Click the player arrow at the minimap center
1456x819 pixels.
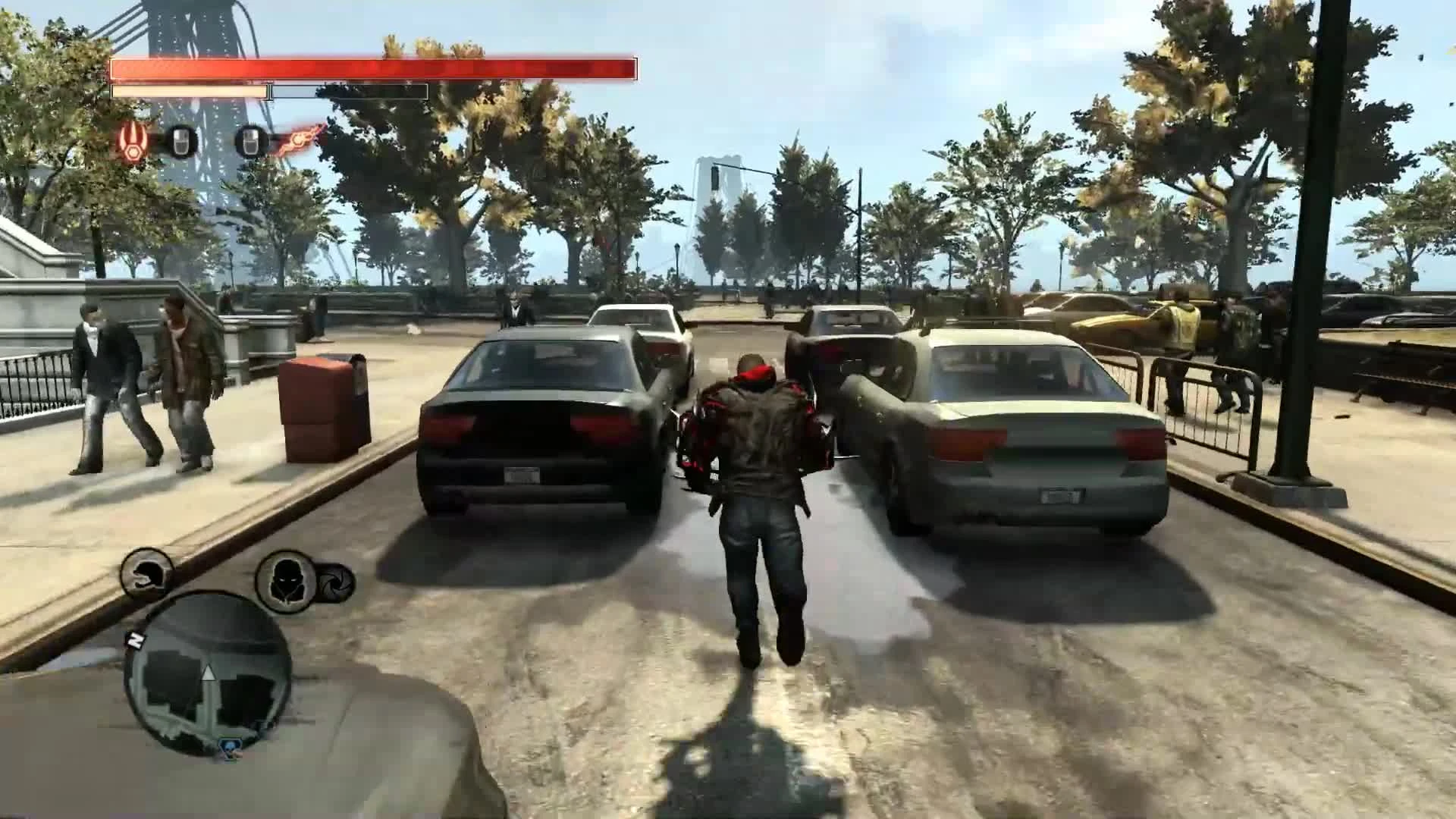point(209,673)
